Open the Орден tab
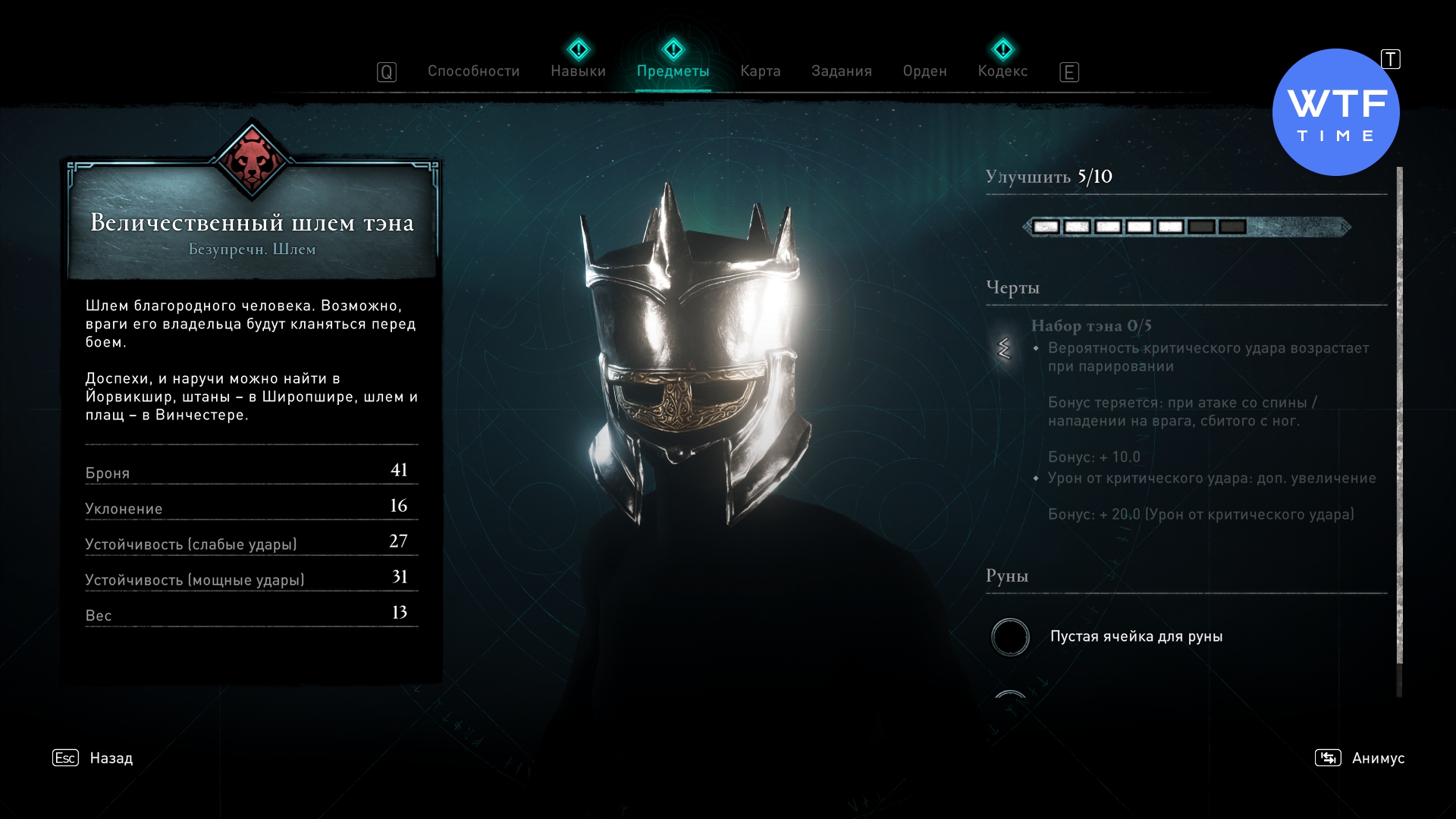The image size is (1456, 819). pos(924,71)
